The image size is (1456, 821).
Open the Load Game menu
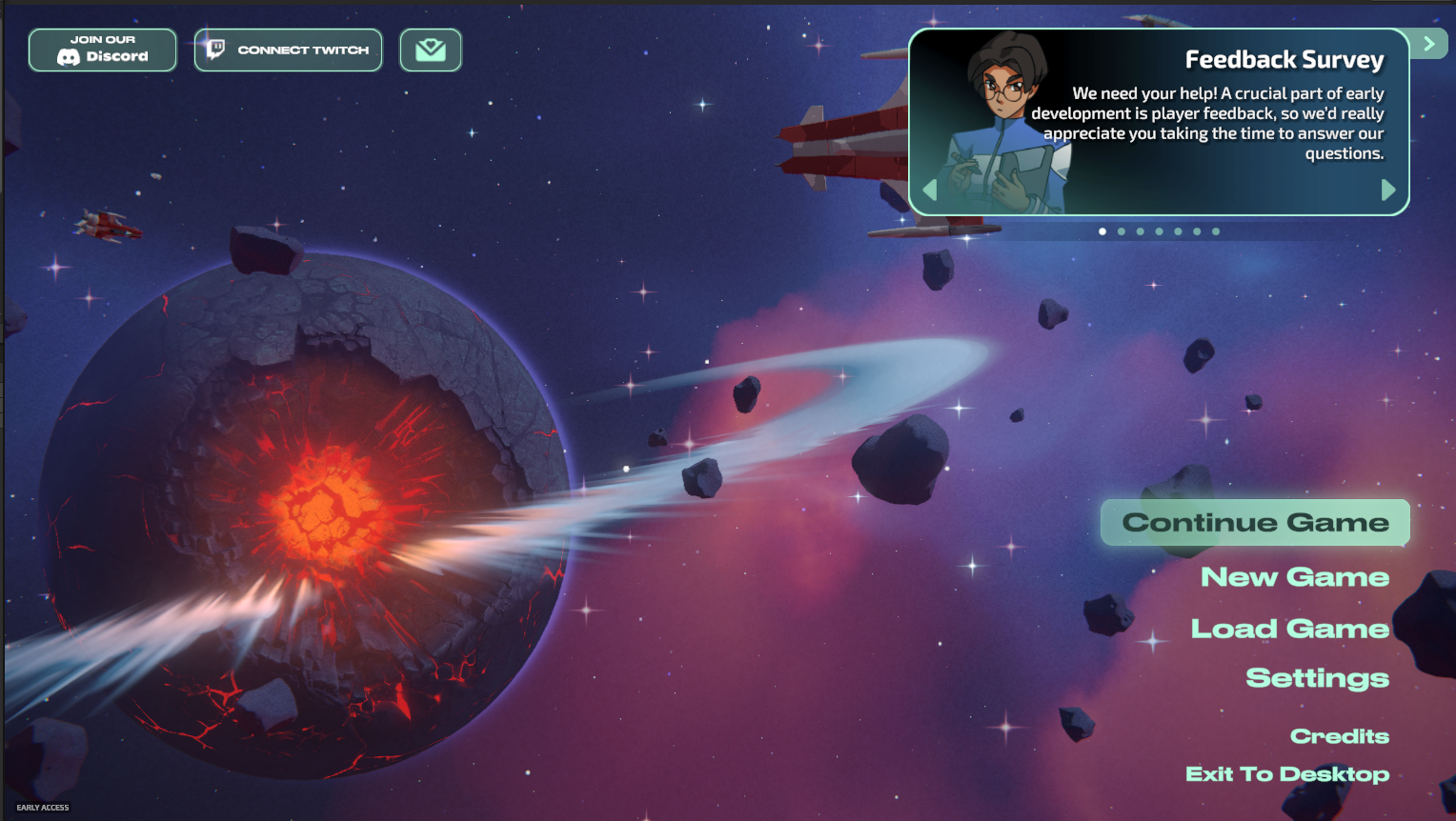pyautogui.click(x=1289, y=629)
